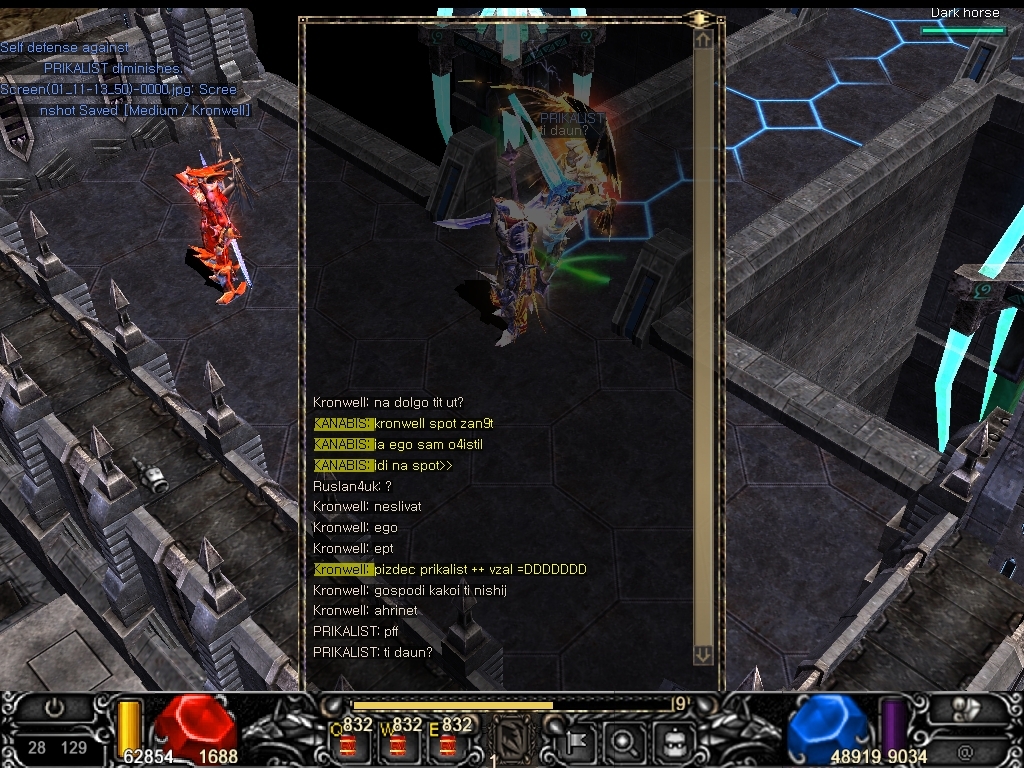1024x768 pixels.
Task: Open the magnifying glass search button
Action: (x=623, y=742)
